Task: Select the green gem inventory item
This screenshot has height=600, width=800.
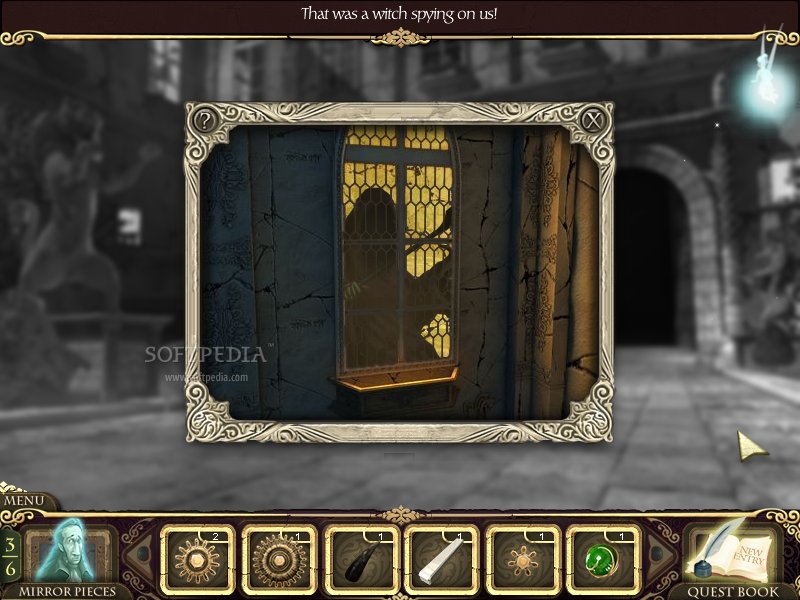Action: tap(604, 558)
